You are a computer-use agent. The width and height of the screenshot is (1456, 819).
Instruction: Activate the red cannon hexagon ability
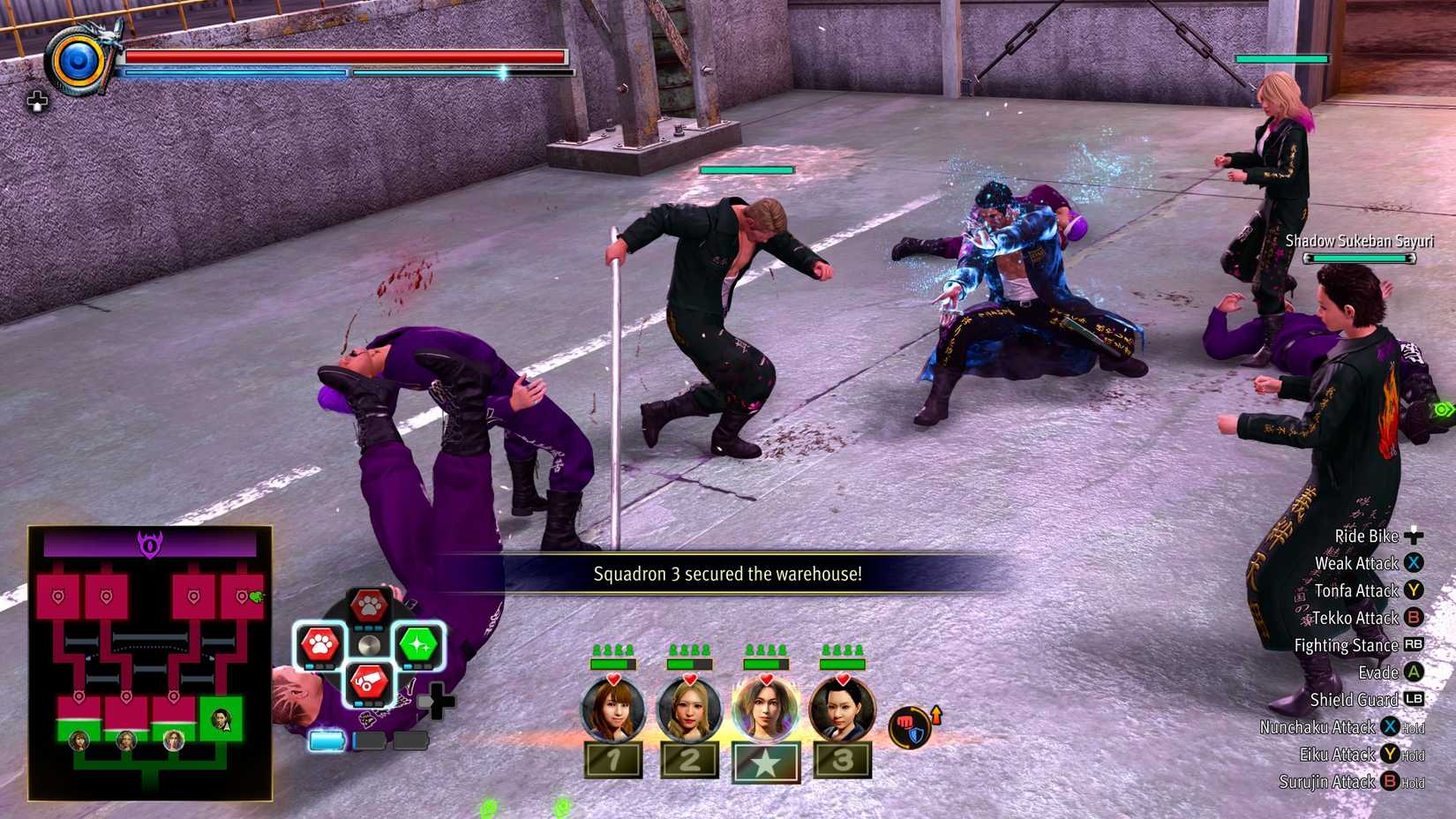(369, 683)
